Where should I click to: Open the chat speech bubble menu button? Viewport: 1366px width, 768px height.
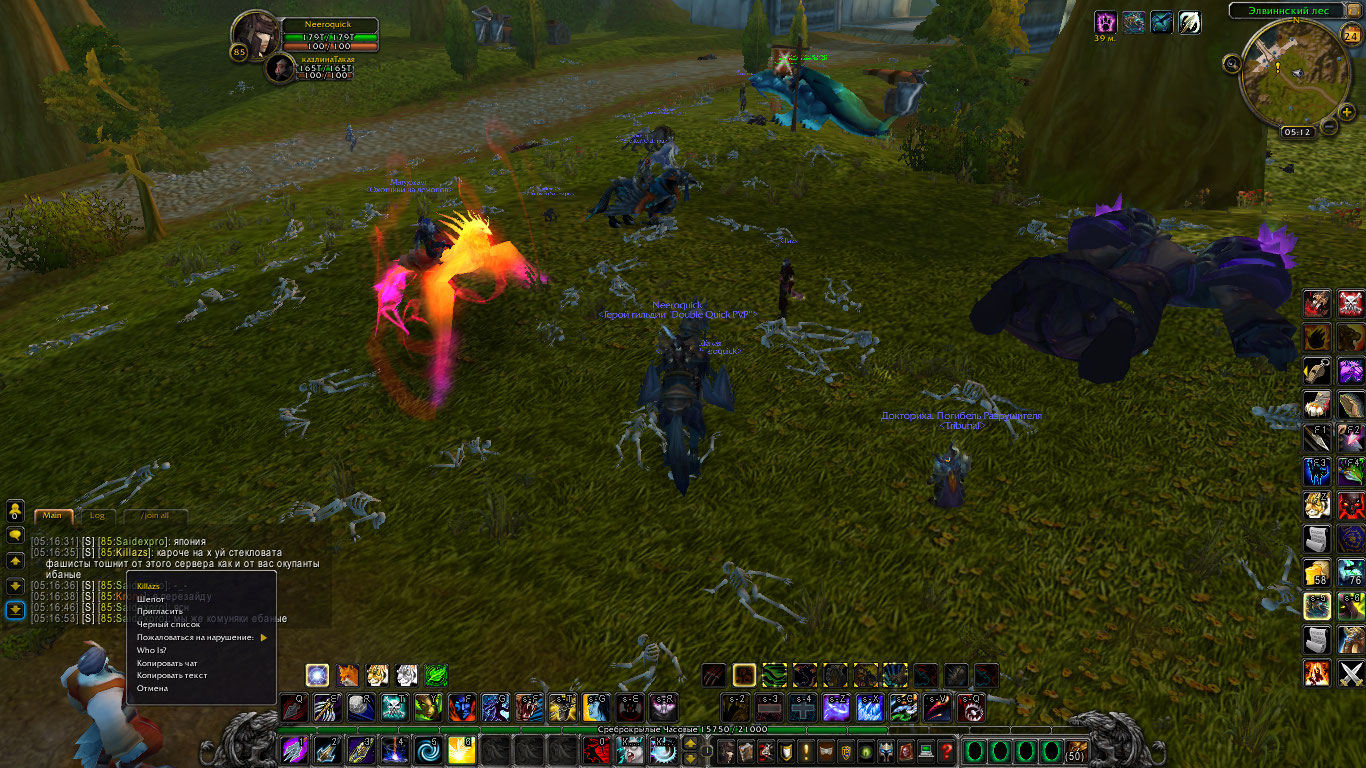(x=15, y=535)
